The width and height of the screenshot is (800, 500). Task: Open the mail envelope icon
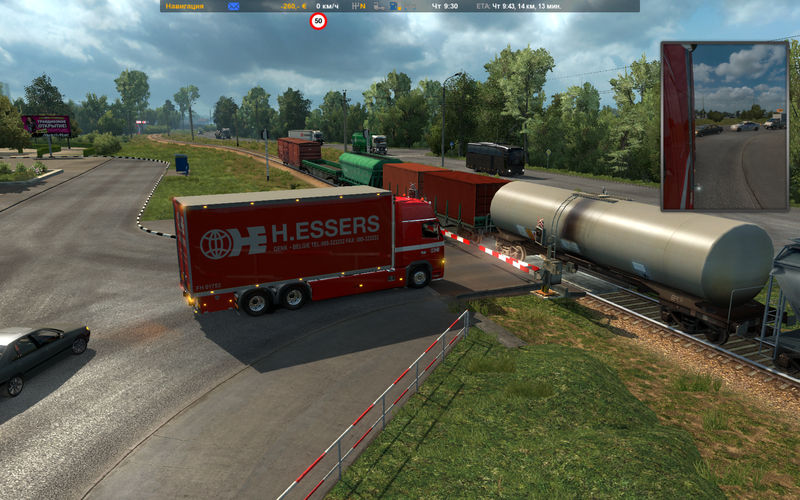point(233,6)
